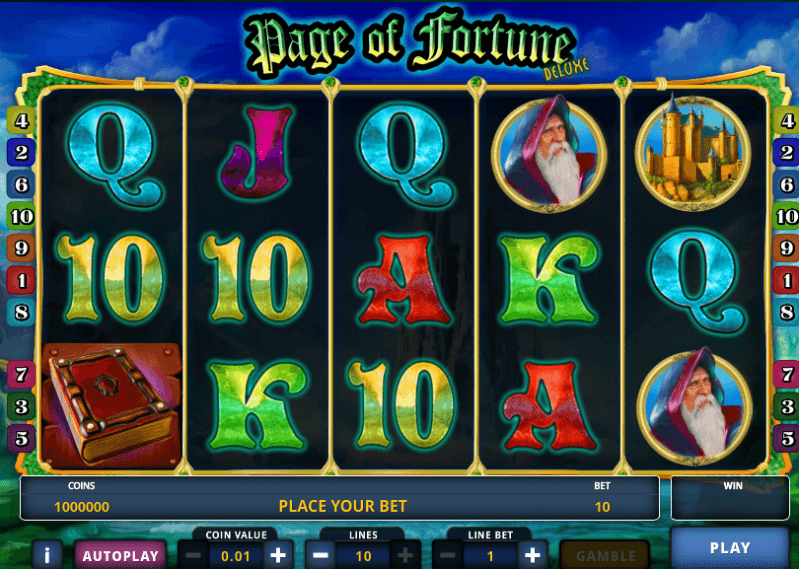Lower the line bet with minus
The image size is (799, 569).
[x=448, y=554]
